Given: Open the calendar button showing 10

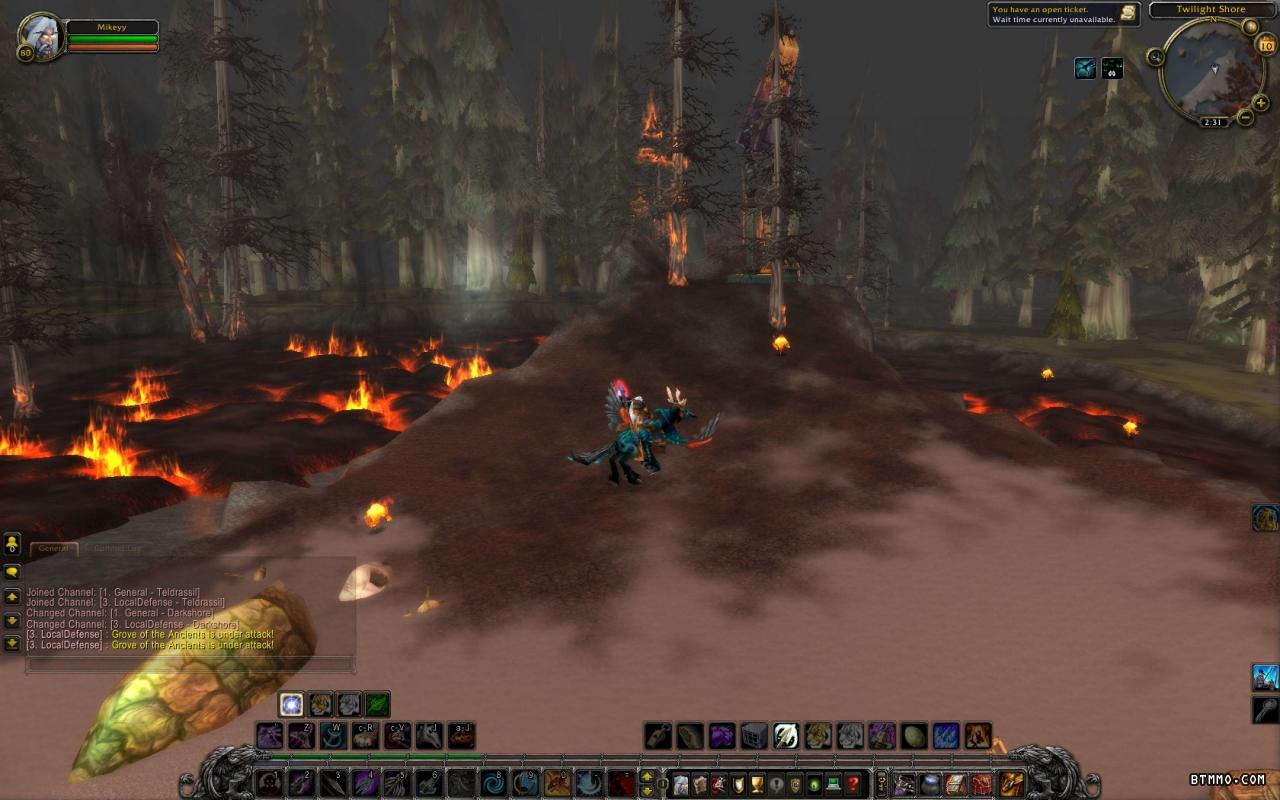Looking at the screenshot, I should (x=1266, y=44).
